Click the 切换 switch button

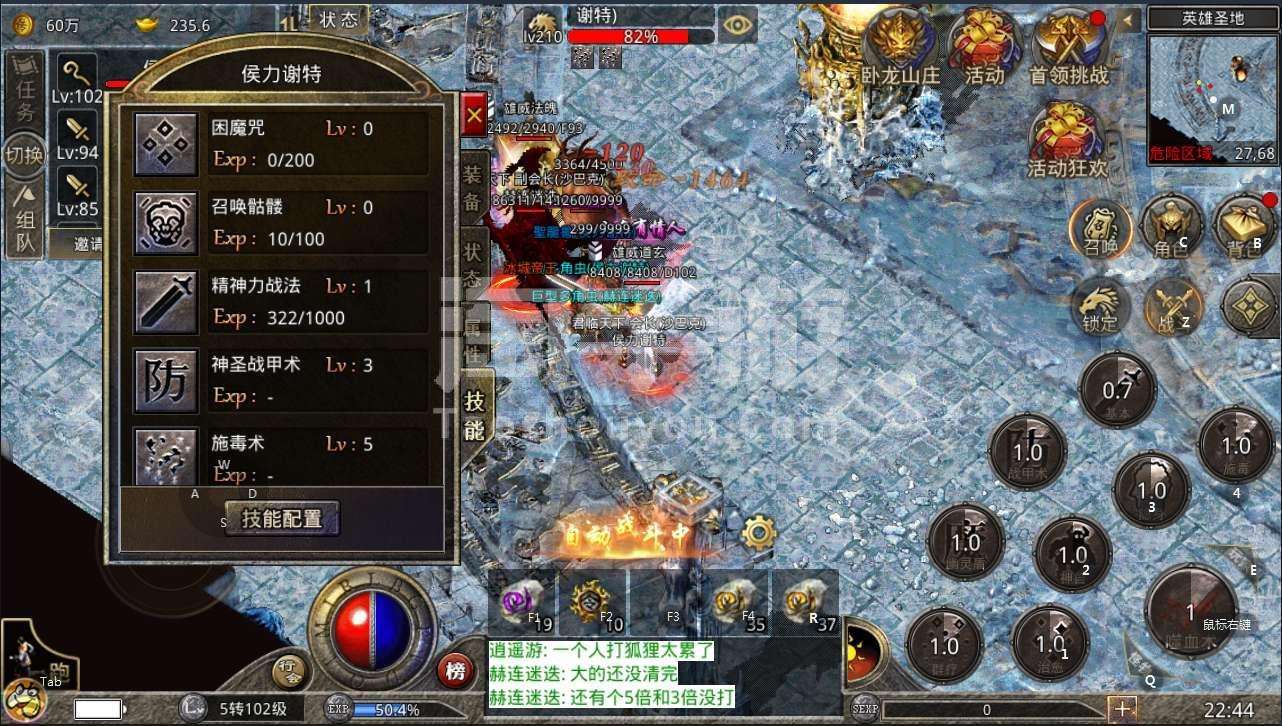(x=24, y=156)
